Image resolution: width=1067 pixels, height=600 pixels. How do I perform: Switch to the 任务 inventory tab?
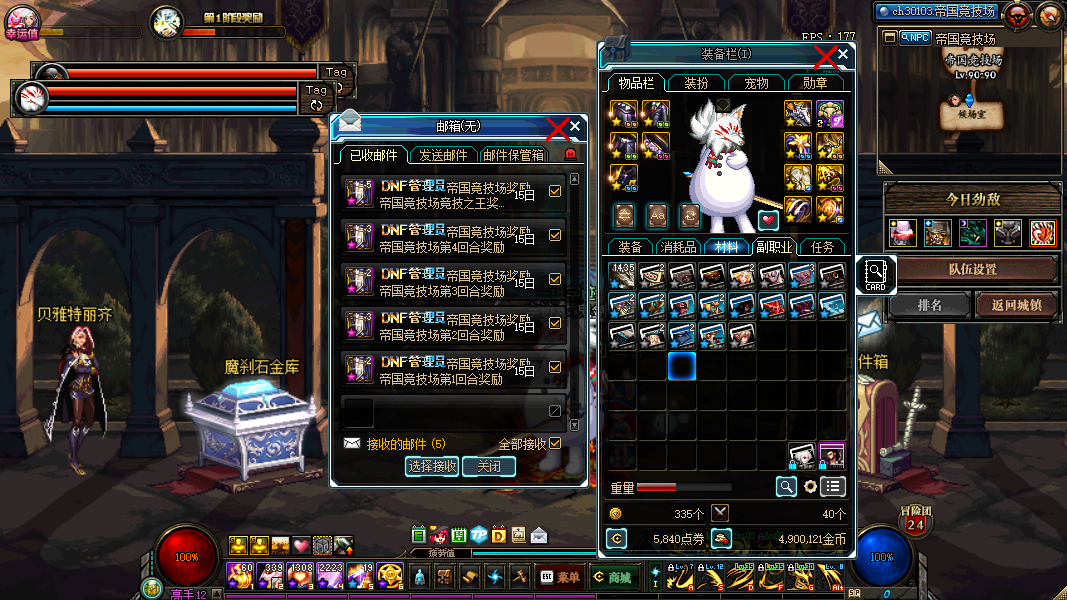point(823,247)
